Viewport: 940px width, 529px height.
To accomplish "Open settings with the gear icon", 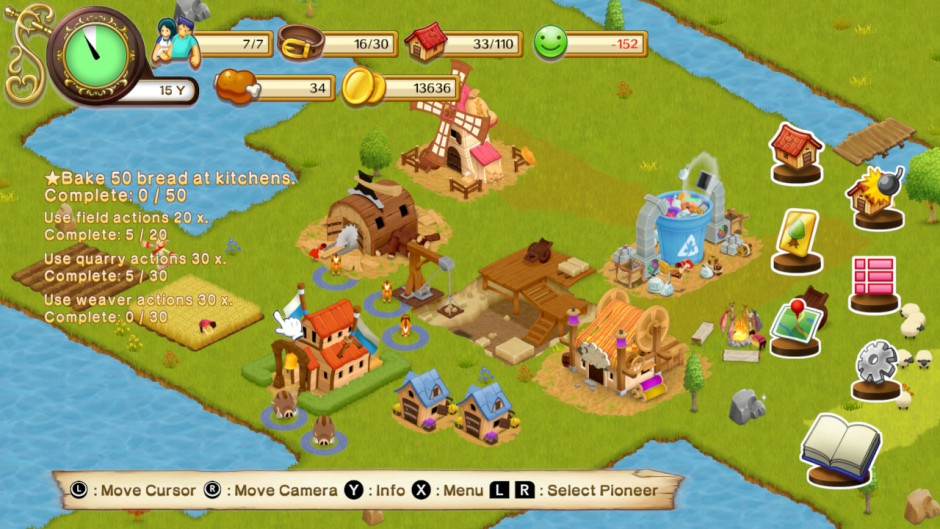I will click(876, 364).
